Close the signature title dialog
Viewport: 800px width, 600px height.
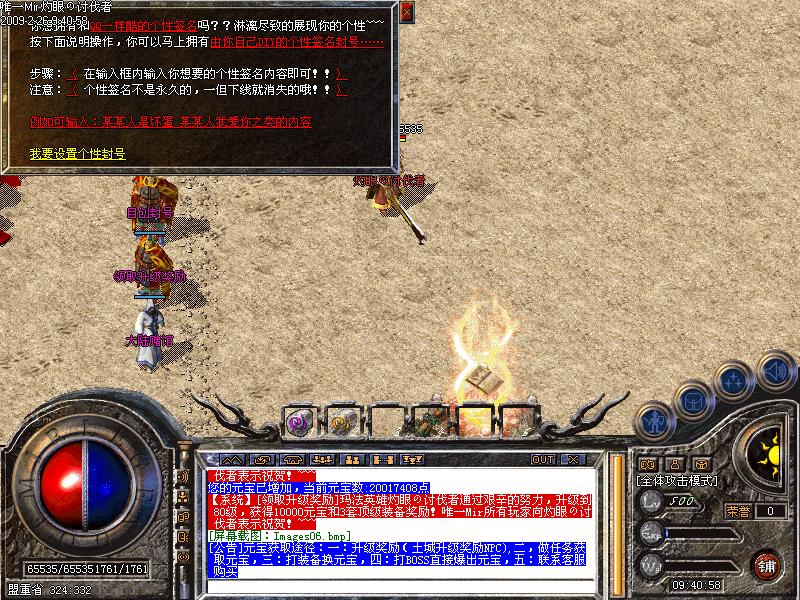click(x=406, y=12)
